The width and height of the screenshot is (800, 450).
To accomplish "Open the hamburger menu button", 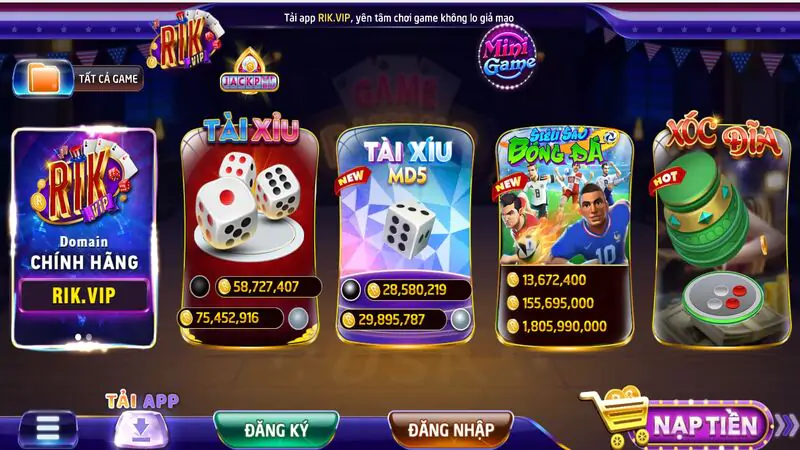I will click(x=48, y=428).
